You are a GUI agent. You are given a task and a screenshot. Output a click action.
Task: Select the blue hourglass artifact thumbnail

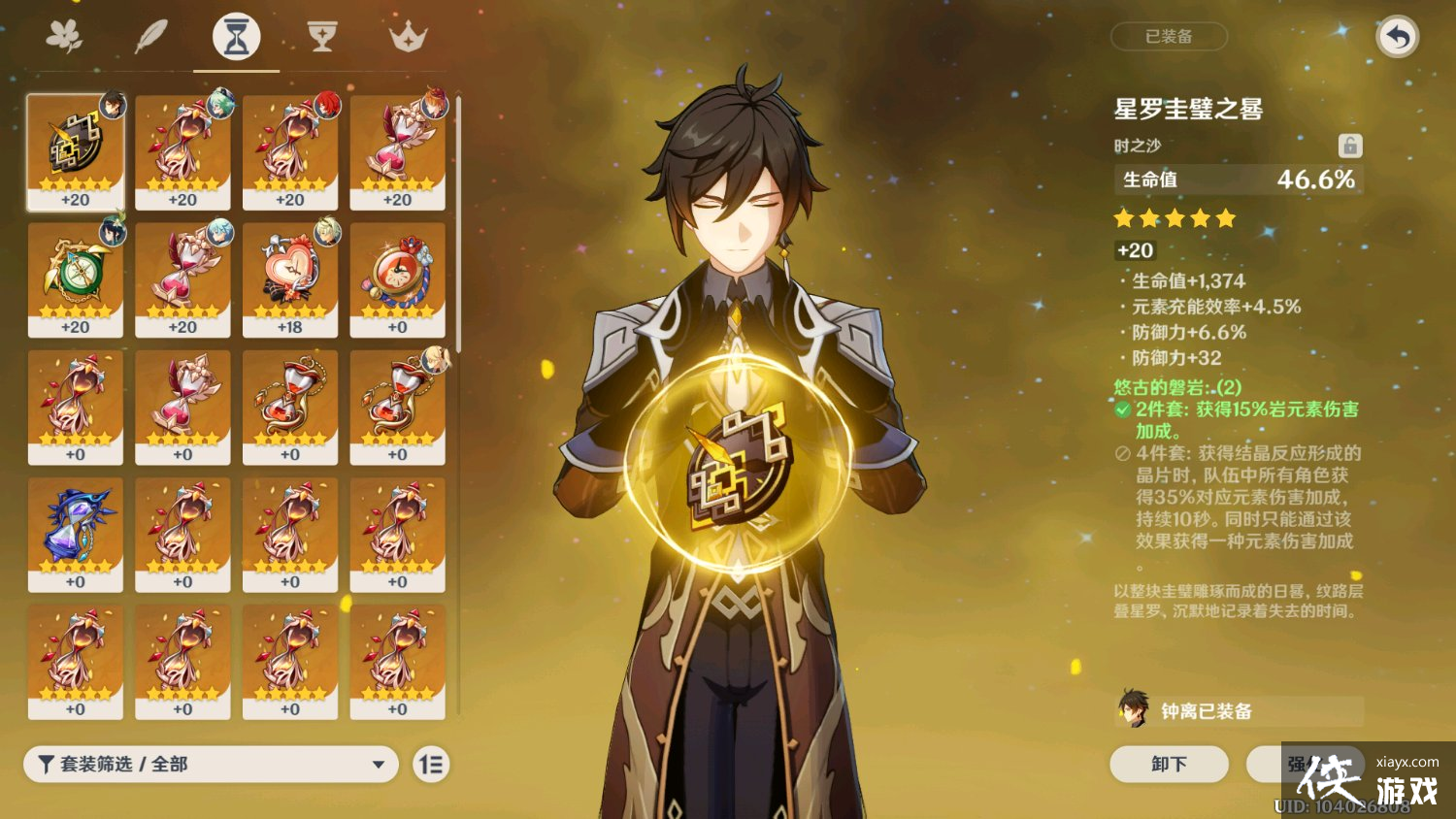tap(76, 534)
